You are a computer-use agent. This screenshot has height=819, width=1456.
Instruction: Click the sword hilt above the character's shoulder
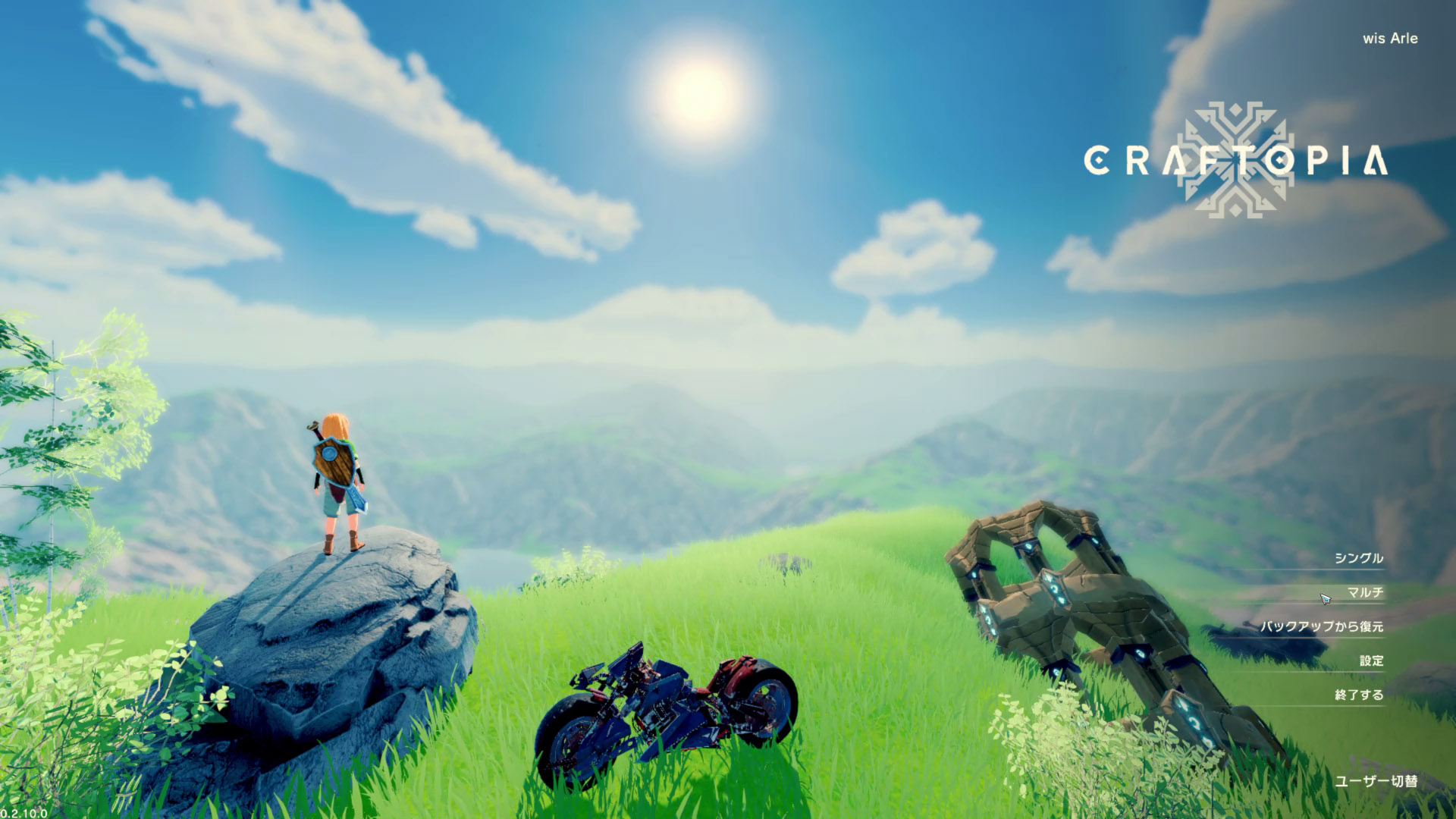pyautogui.click(x=314, y=425)
